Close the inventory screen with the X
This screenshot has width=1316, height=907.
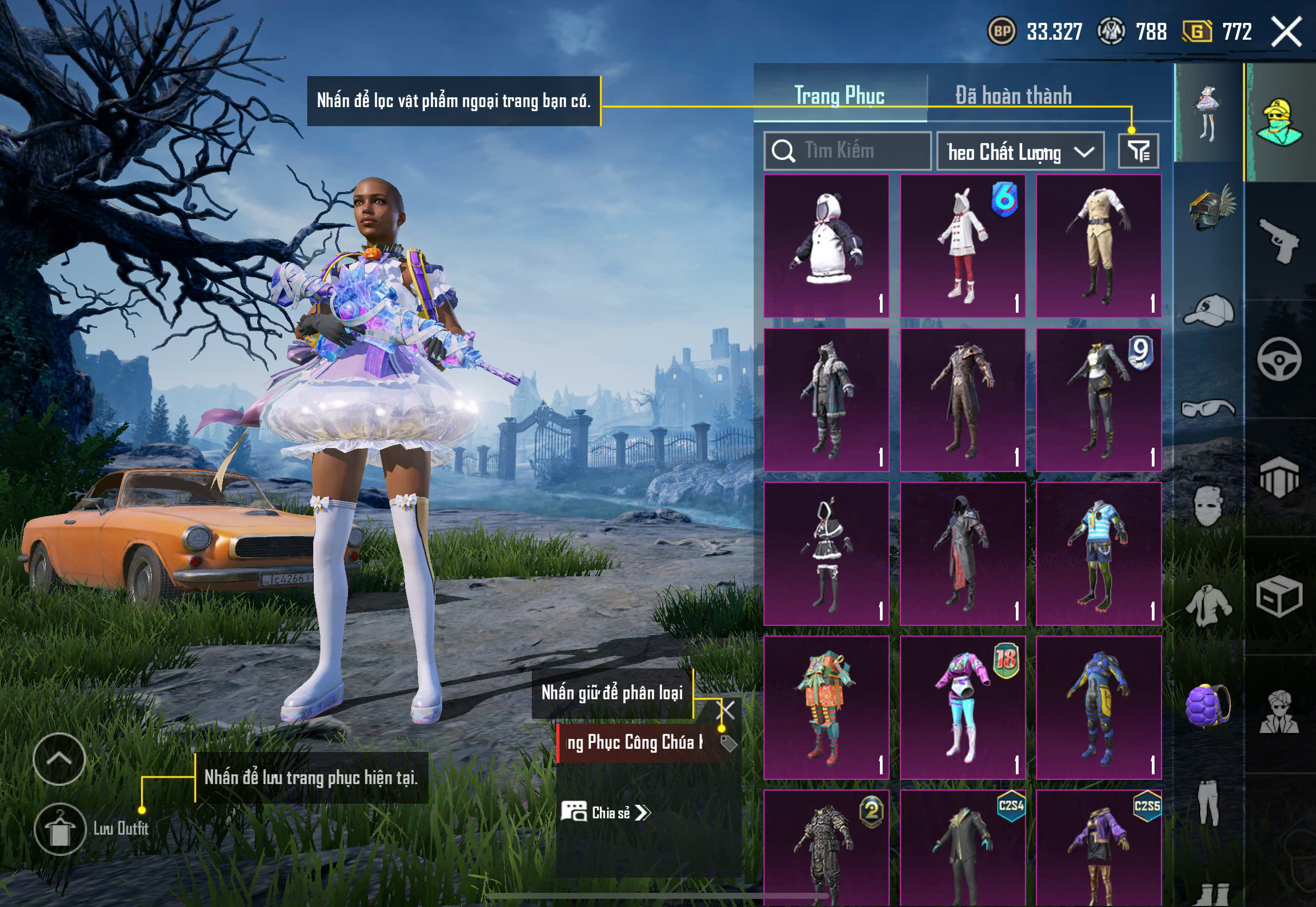(x=1287, y=31)
